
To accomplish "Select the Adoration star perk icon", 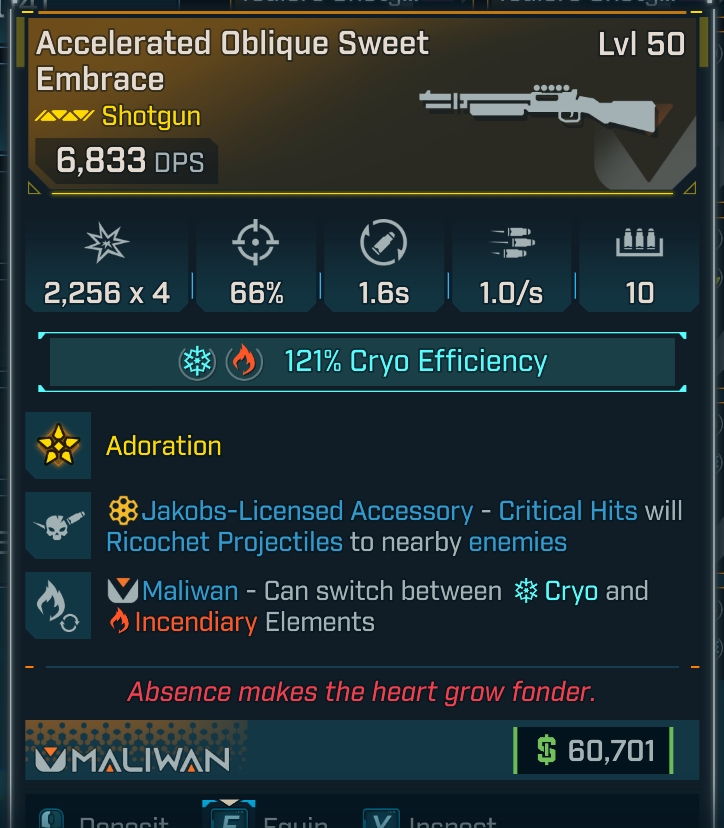I will [x=58, y=446].
